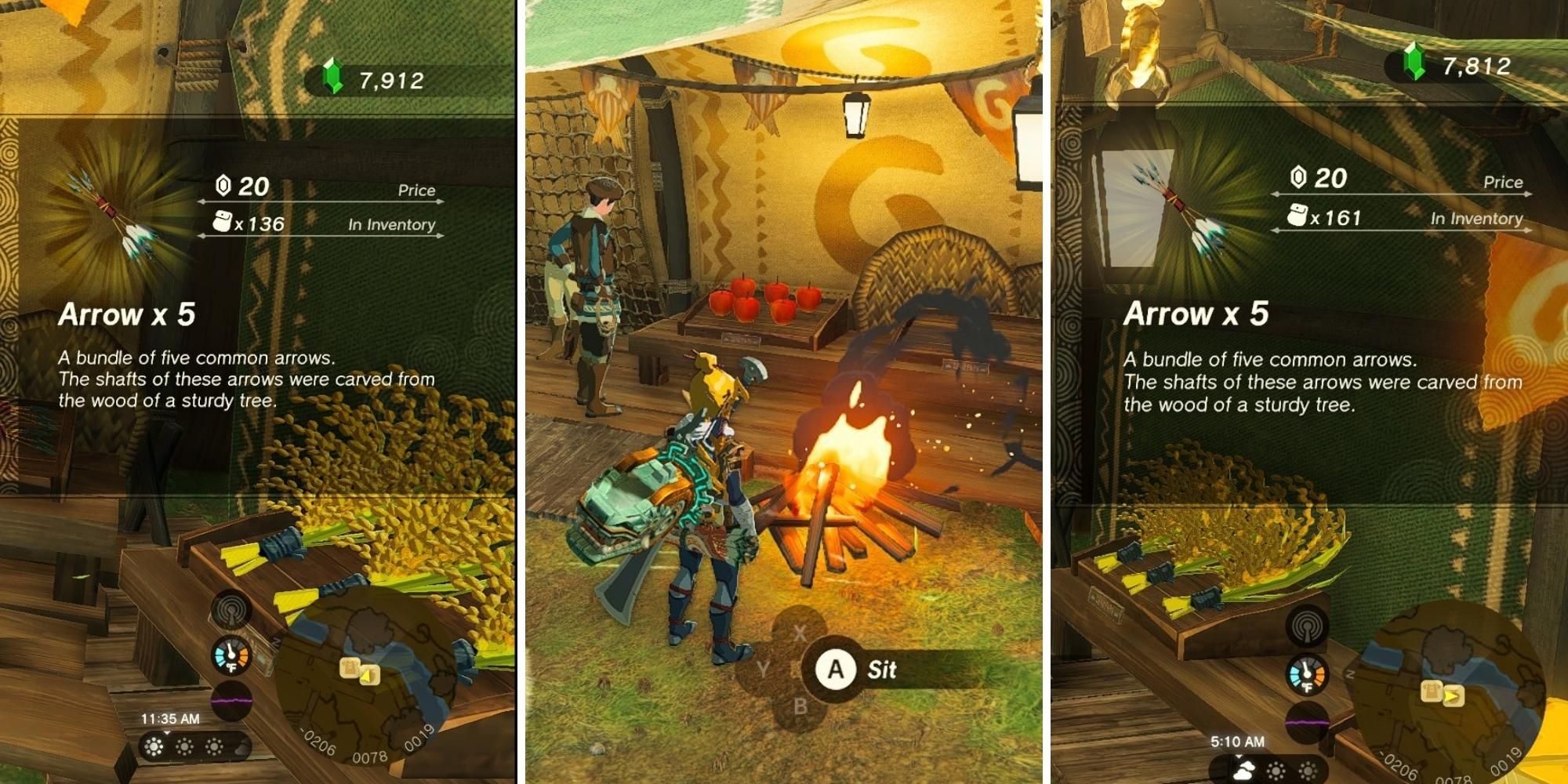Click the yellow player arrow marker on the right minimap
The height and width of the screenshot is (784, 1568).
click(1452, 697)
